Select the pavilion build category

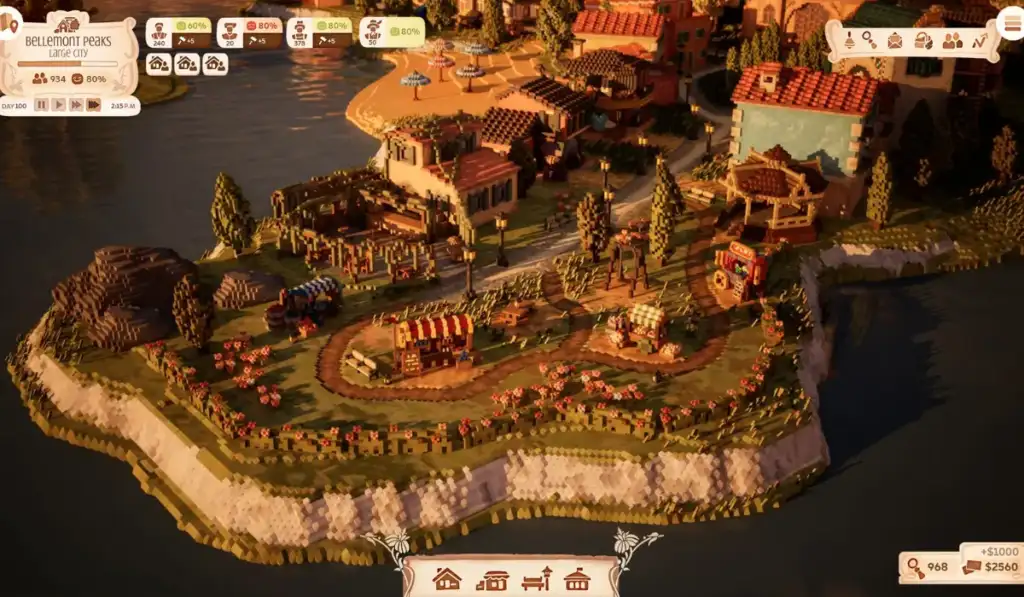pyautogui.click(x=577, y=579)
